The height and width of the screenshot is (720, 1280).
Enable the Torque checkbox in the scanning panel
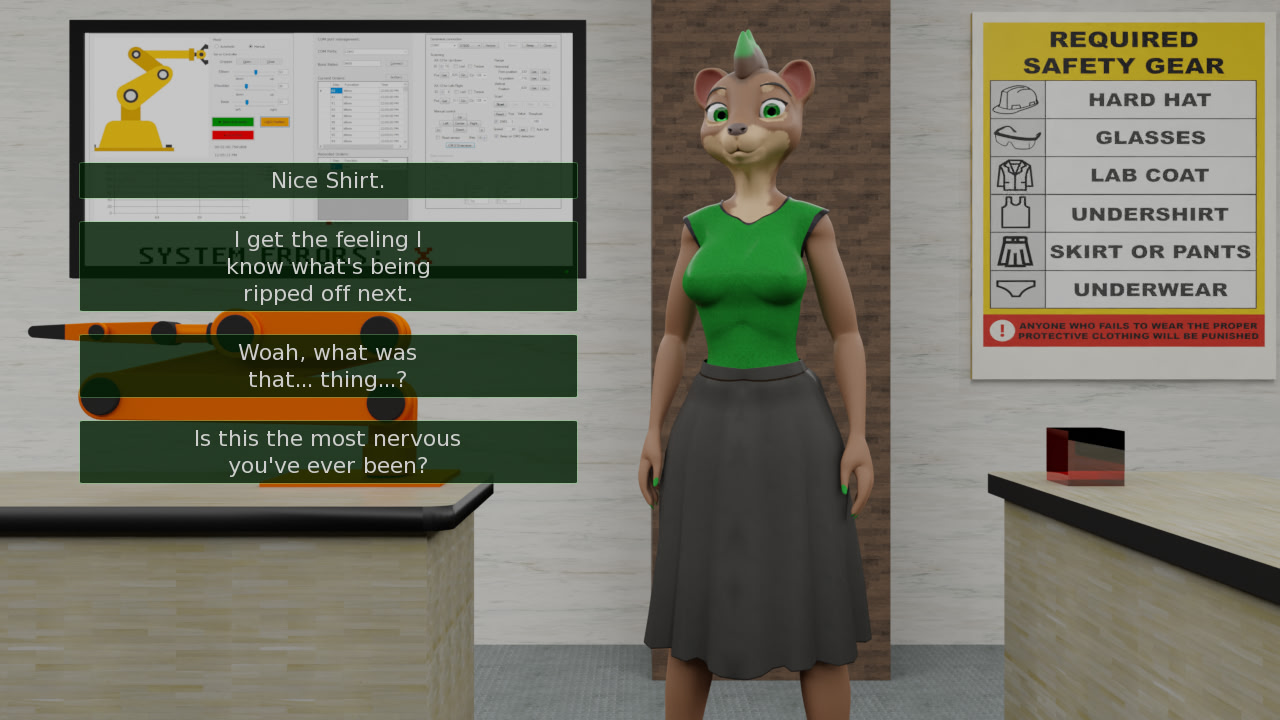[x=470, y=66]
